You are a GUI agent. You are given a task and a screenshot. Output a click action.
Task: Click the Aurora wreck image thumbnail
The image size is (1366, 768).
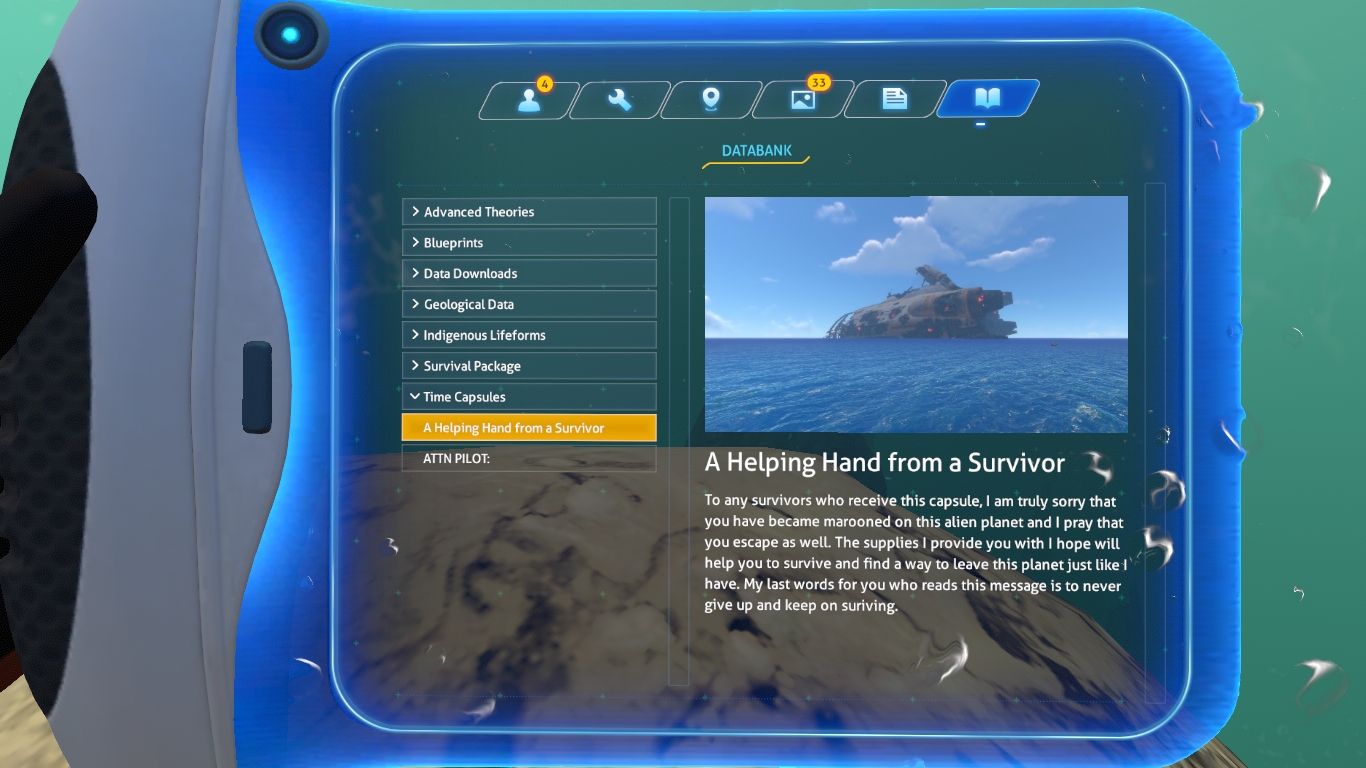point(916,314)
